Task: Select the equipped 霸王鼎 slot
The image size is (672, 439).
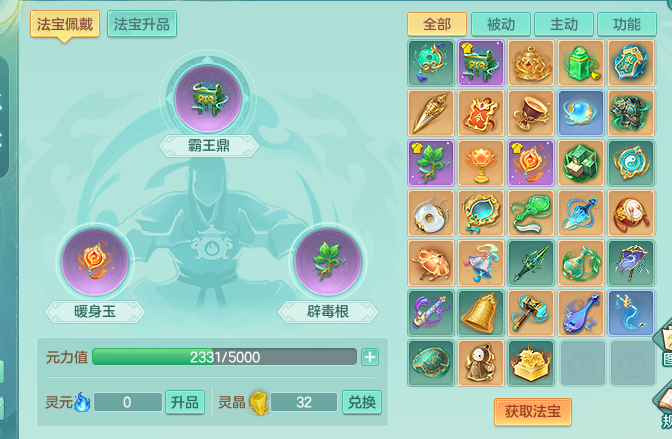Action: (208, 96)
